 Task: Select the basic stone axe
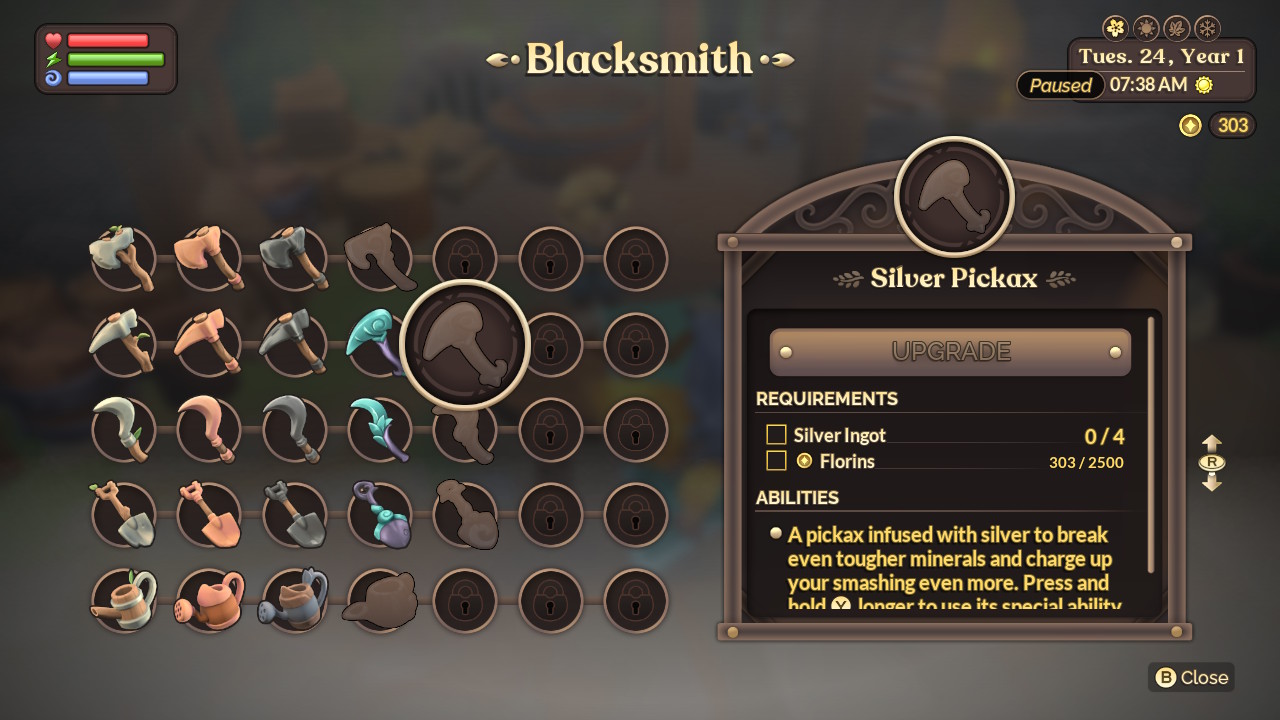(122, 258)
